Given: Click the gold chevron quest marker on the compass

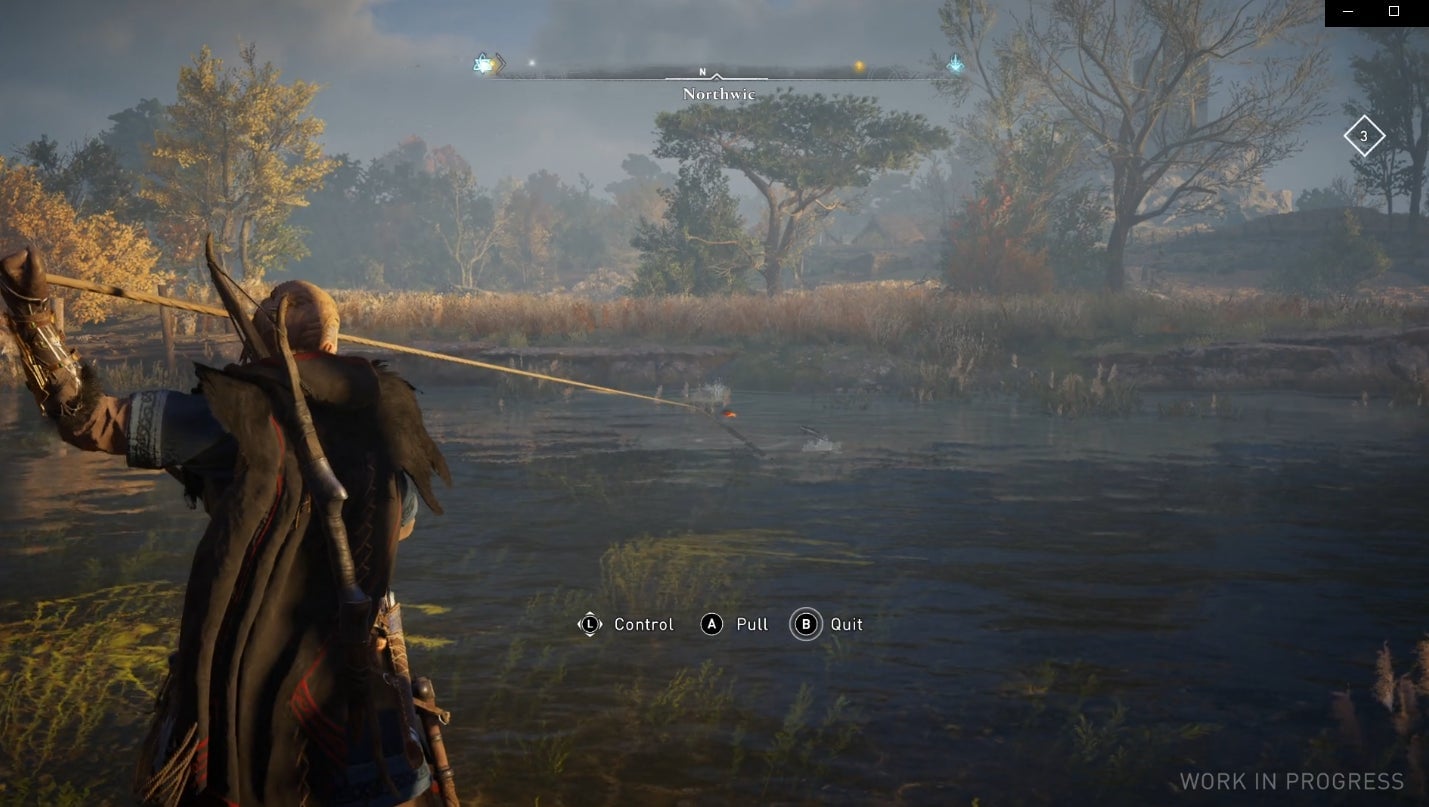Looking at the screenshot, I should [502, 63].
